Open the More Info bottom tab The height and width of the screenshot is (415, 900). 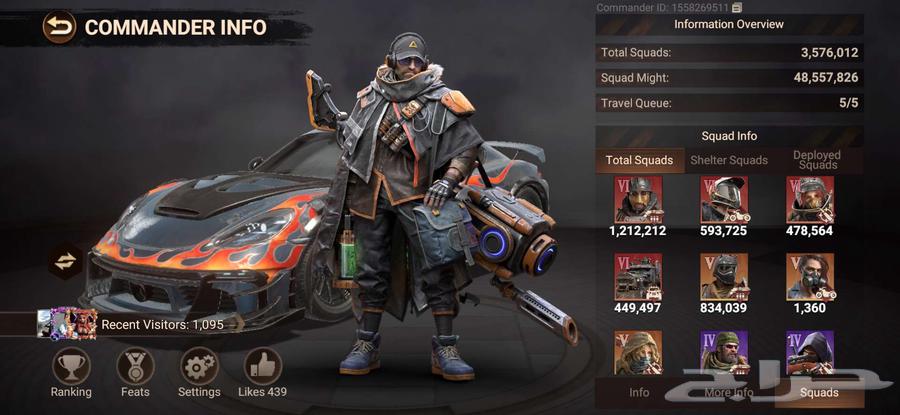(x=729, y=393)
